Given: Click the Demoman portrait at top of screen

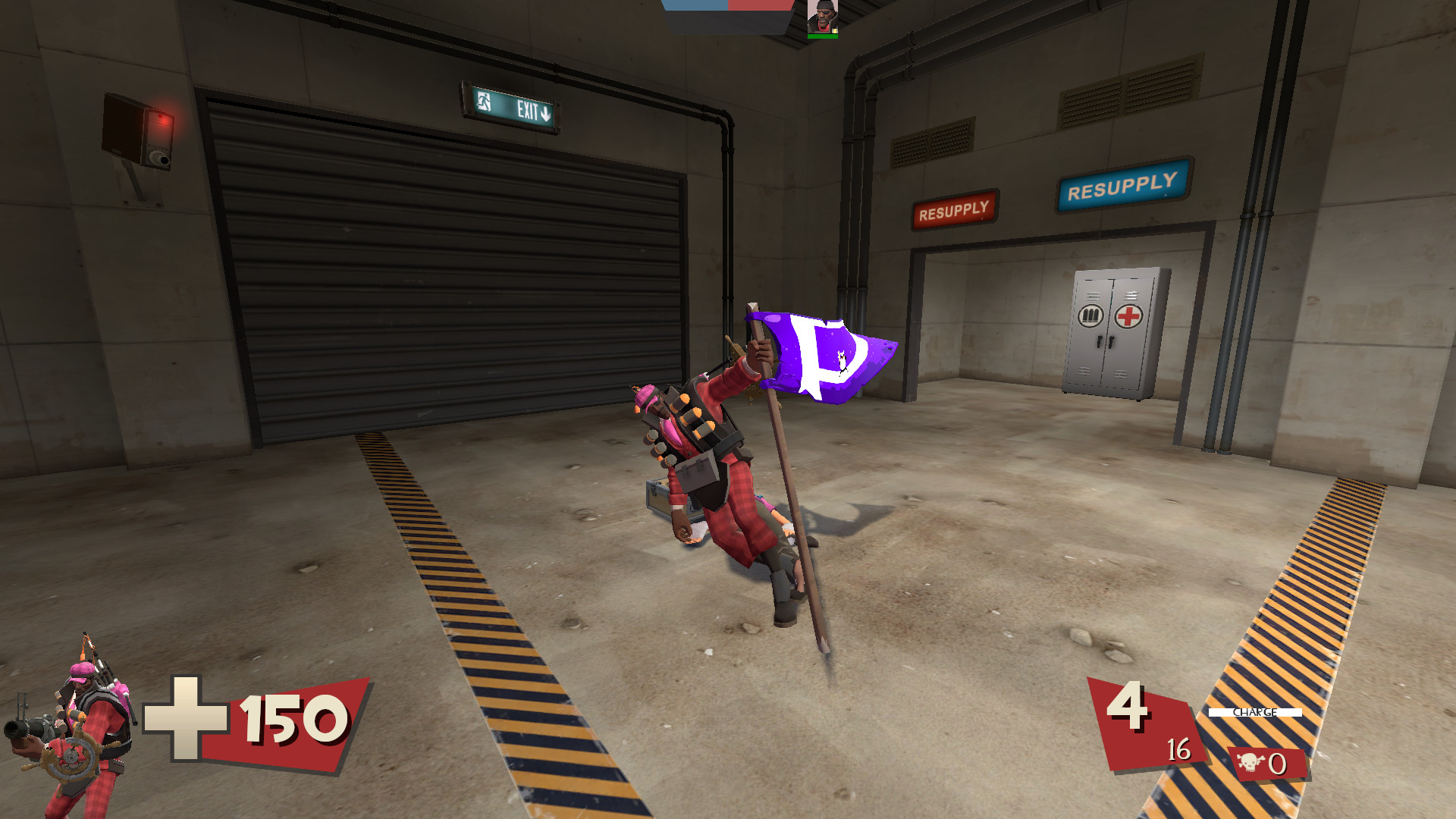Looking at the screenshot, I should pyautogui.click(x=822, y=15).
